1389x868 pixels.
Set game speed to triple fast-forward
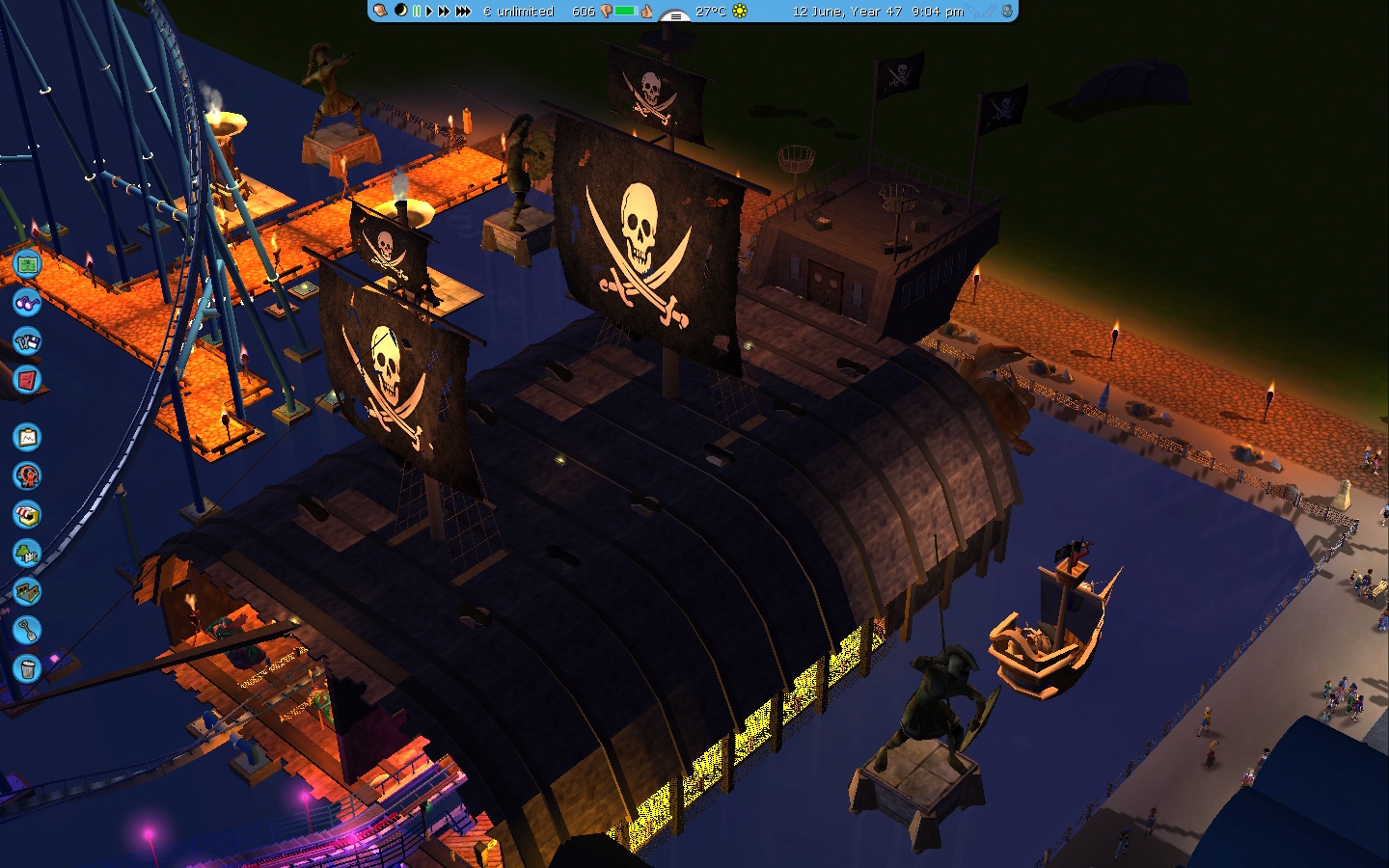(x=463, y=12)
